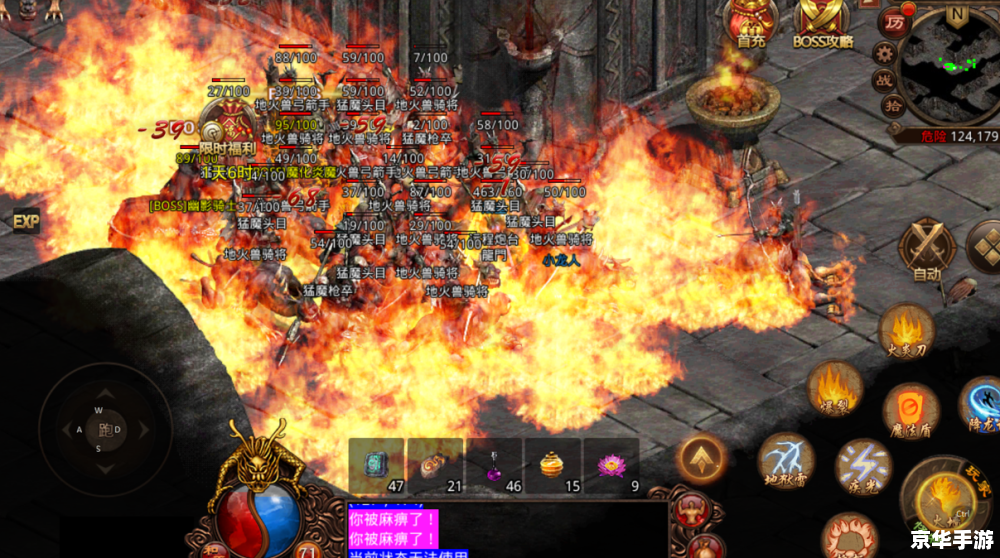Cast the 火炎刀 skill
The height and width of the screenshot is (558, 1000).
907,333
